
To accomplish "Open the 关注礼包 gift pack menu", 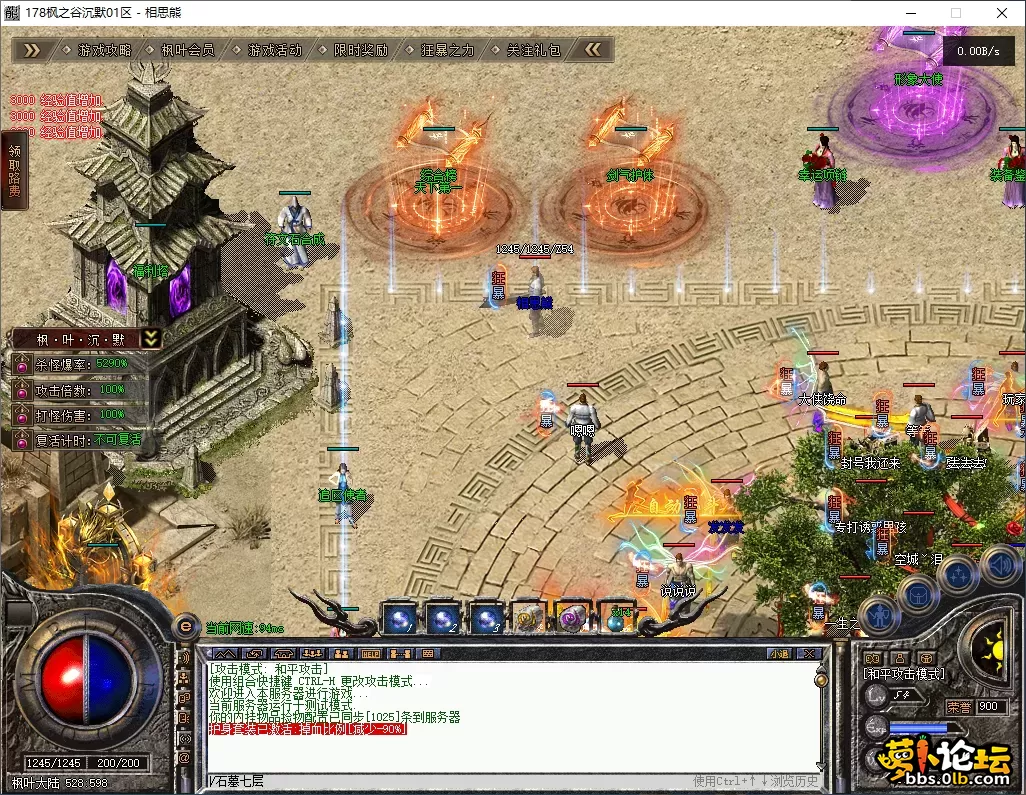I will [x=533, y=50].
